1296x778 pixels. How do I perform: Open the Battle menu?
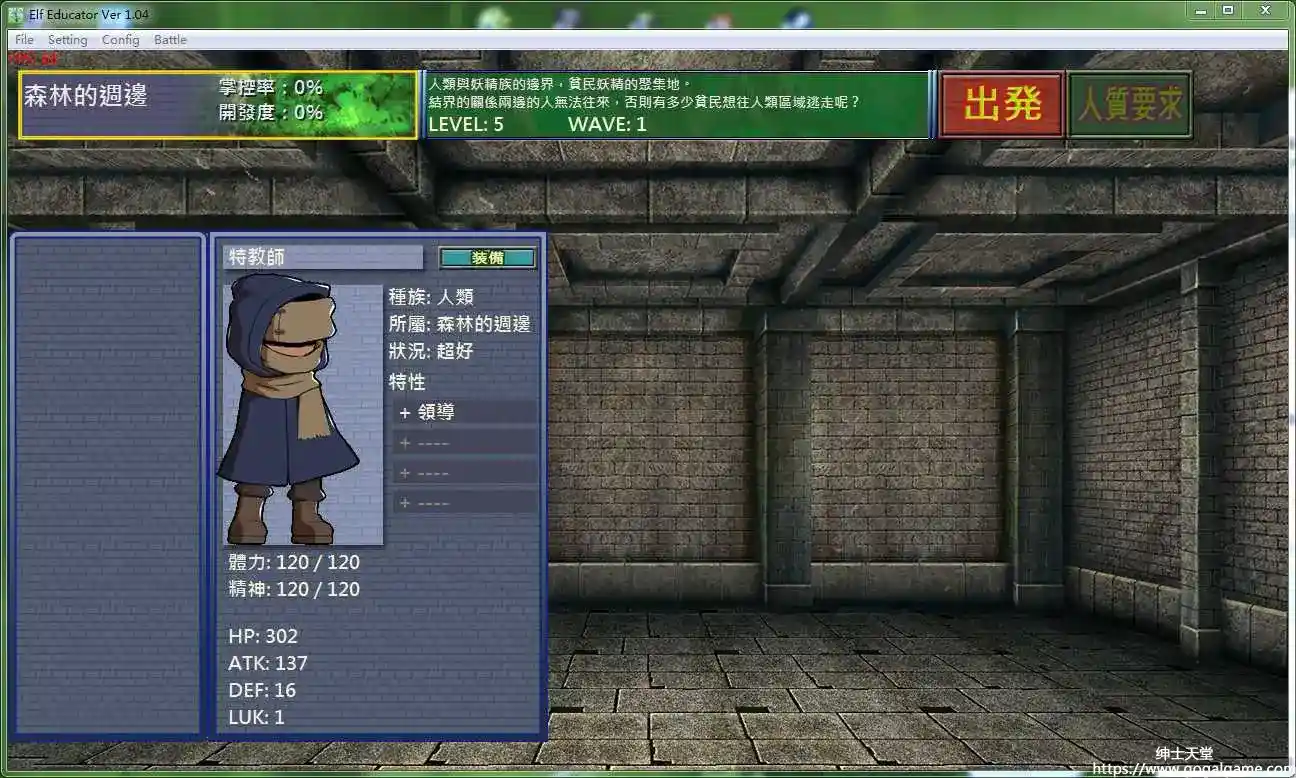(170, 39)
